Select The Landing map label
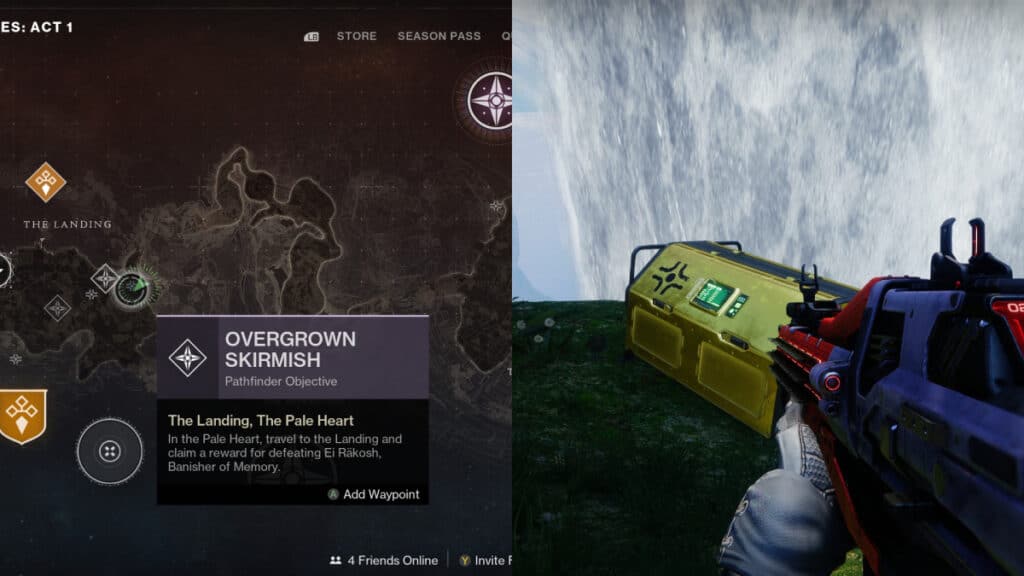1024x576 pixels. click(x=67, y=224)
